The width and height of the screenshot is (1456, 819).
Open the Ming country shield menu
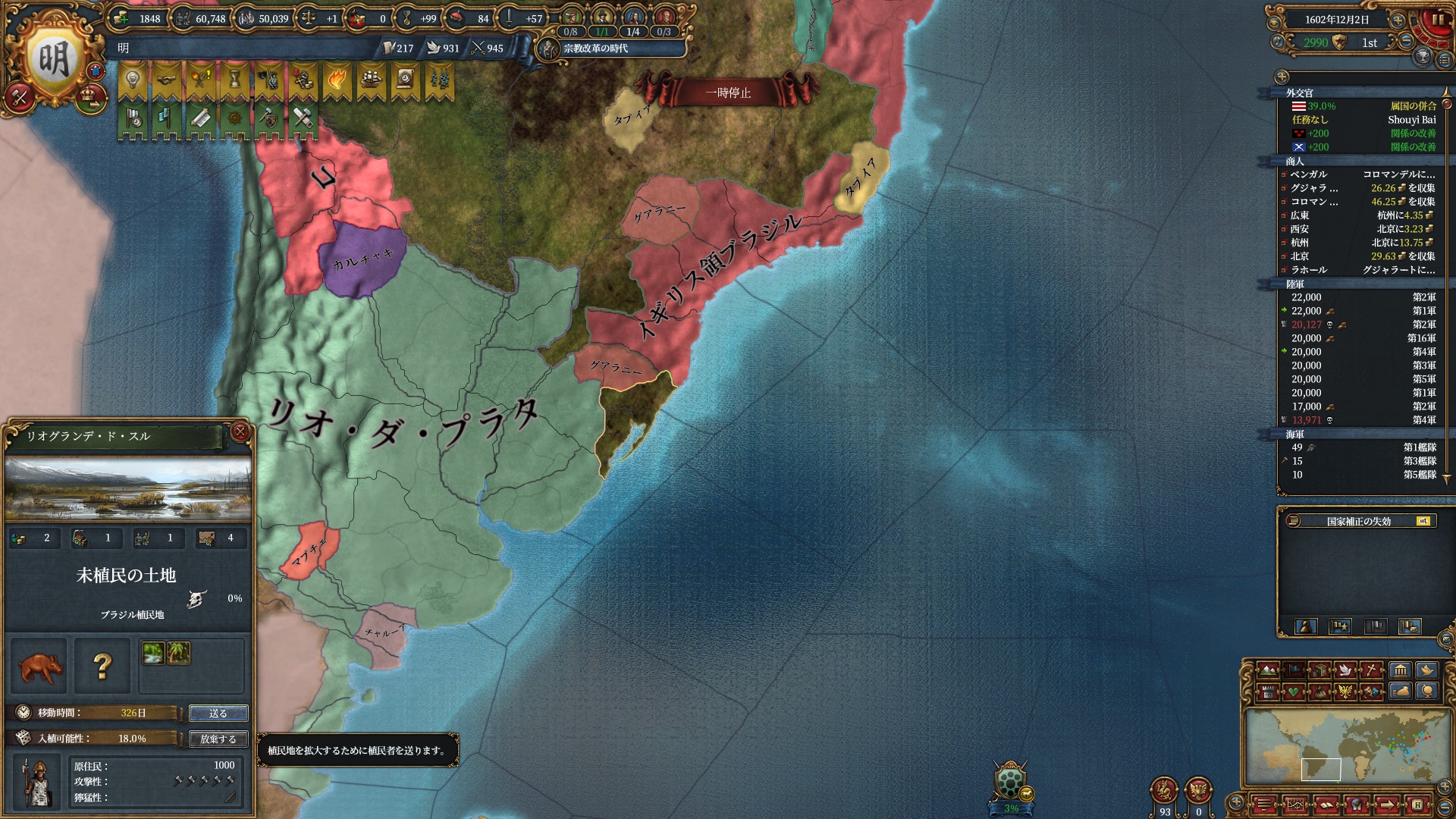tap(53, 59)
